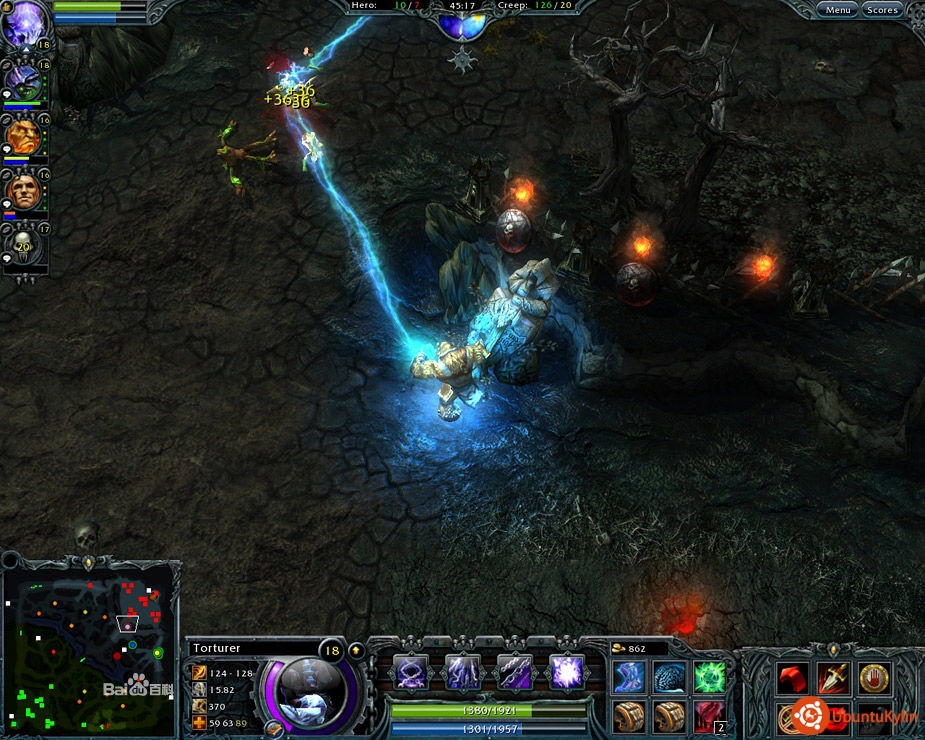This screenshot has width=925, height=740.
Task: Open the Menu button
Action: coord(838,10)
